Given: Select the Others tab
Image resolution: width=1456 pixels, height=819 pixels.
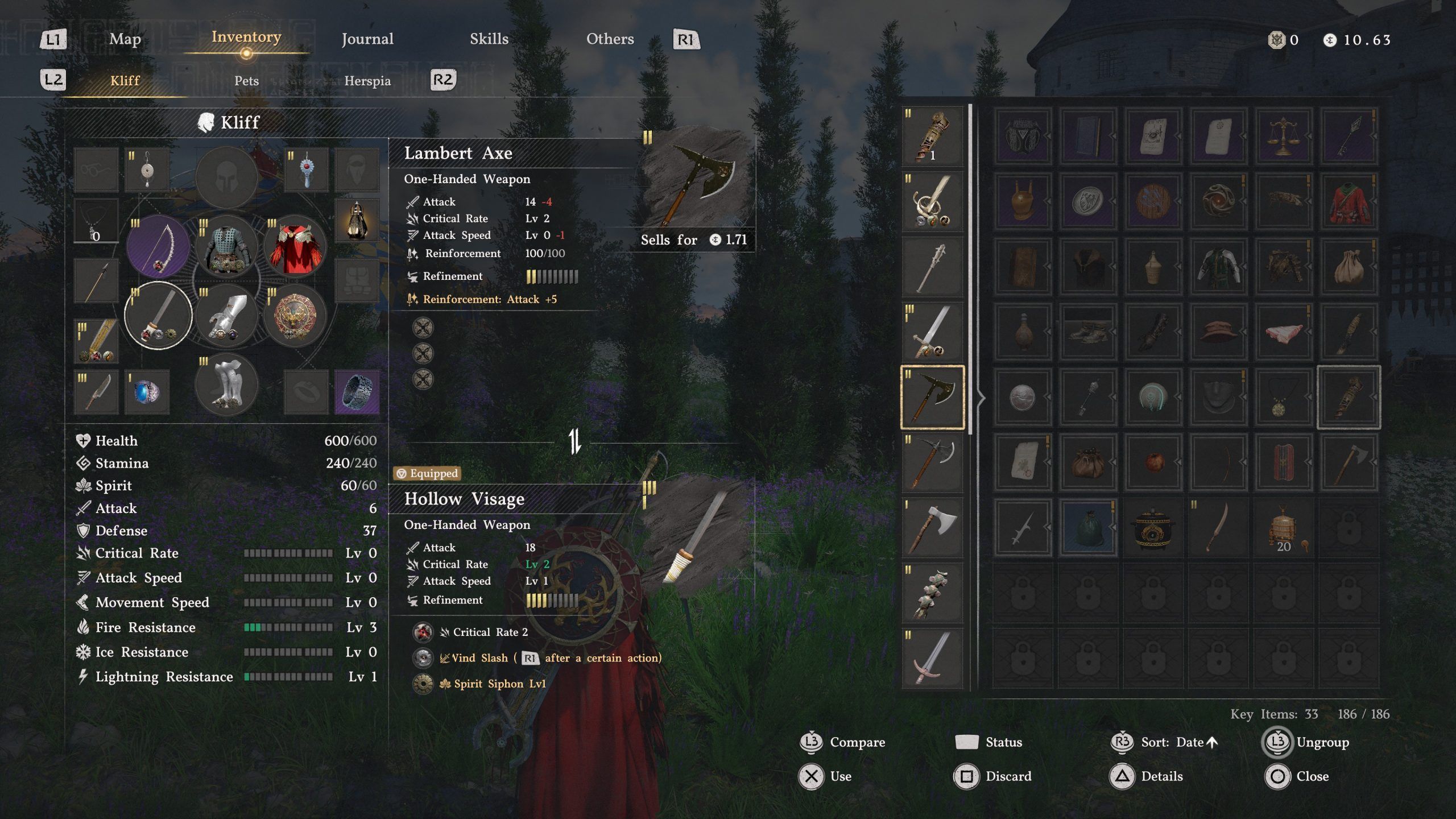Looking at the screenshot, I should (x=610, y=39).
